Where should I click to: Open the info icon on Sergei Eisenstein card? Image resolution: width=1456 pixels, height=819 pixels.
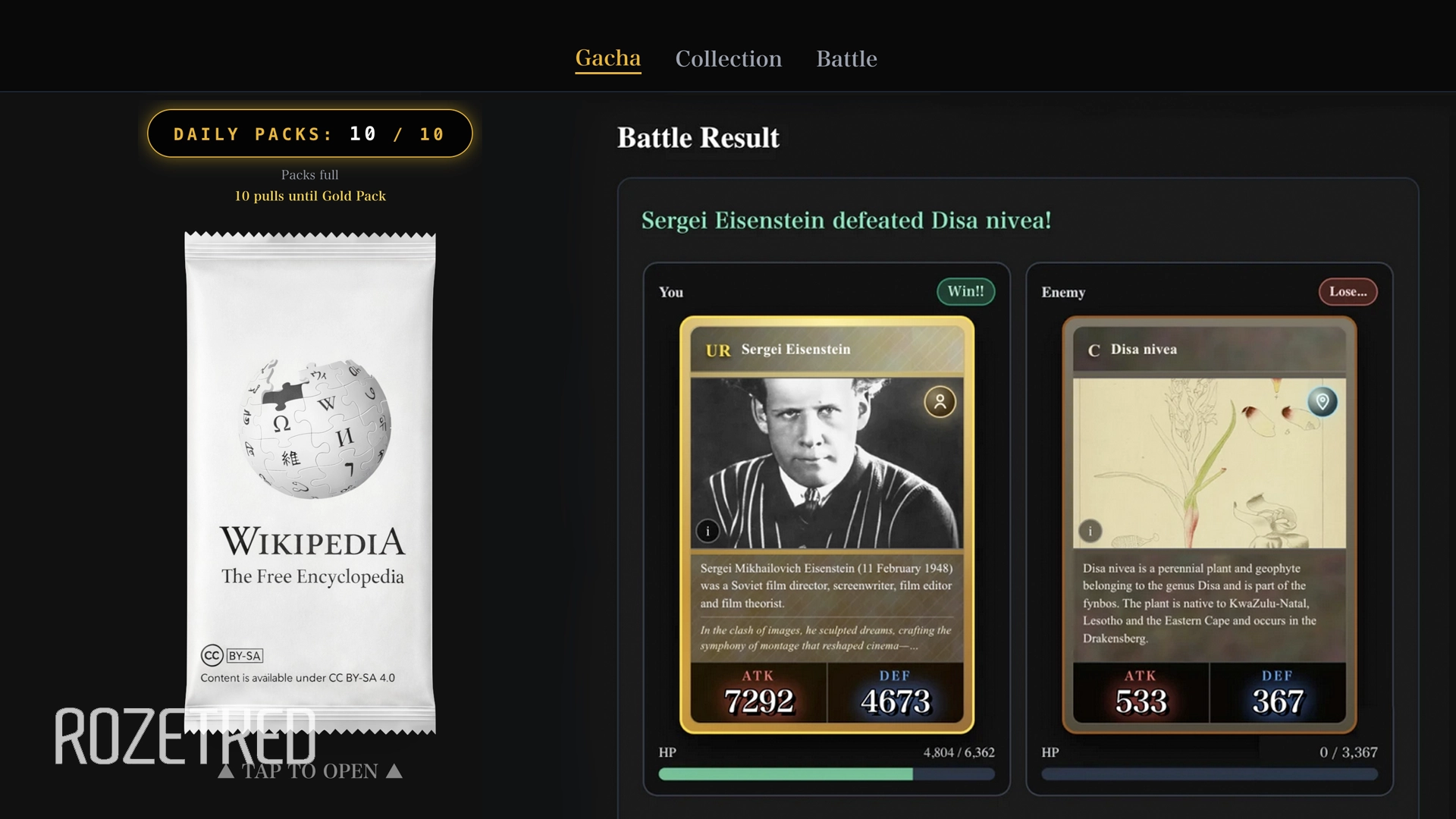(x=708, y=531)
